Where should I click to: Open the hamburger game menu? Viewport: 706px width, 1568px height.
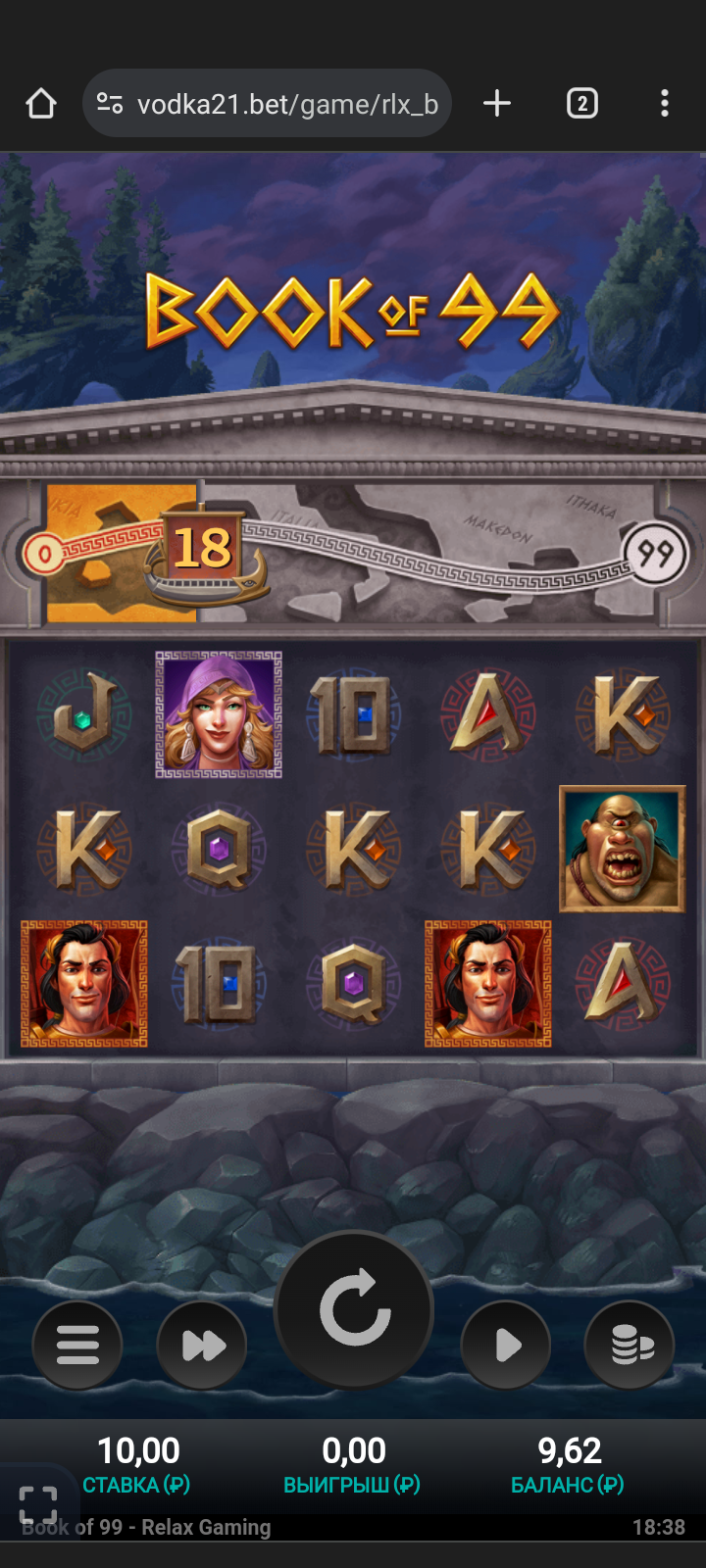click(x=77, y=1345)
